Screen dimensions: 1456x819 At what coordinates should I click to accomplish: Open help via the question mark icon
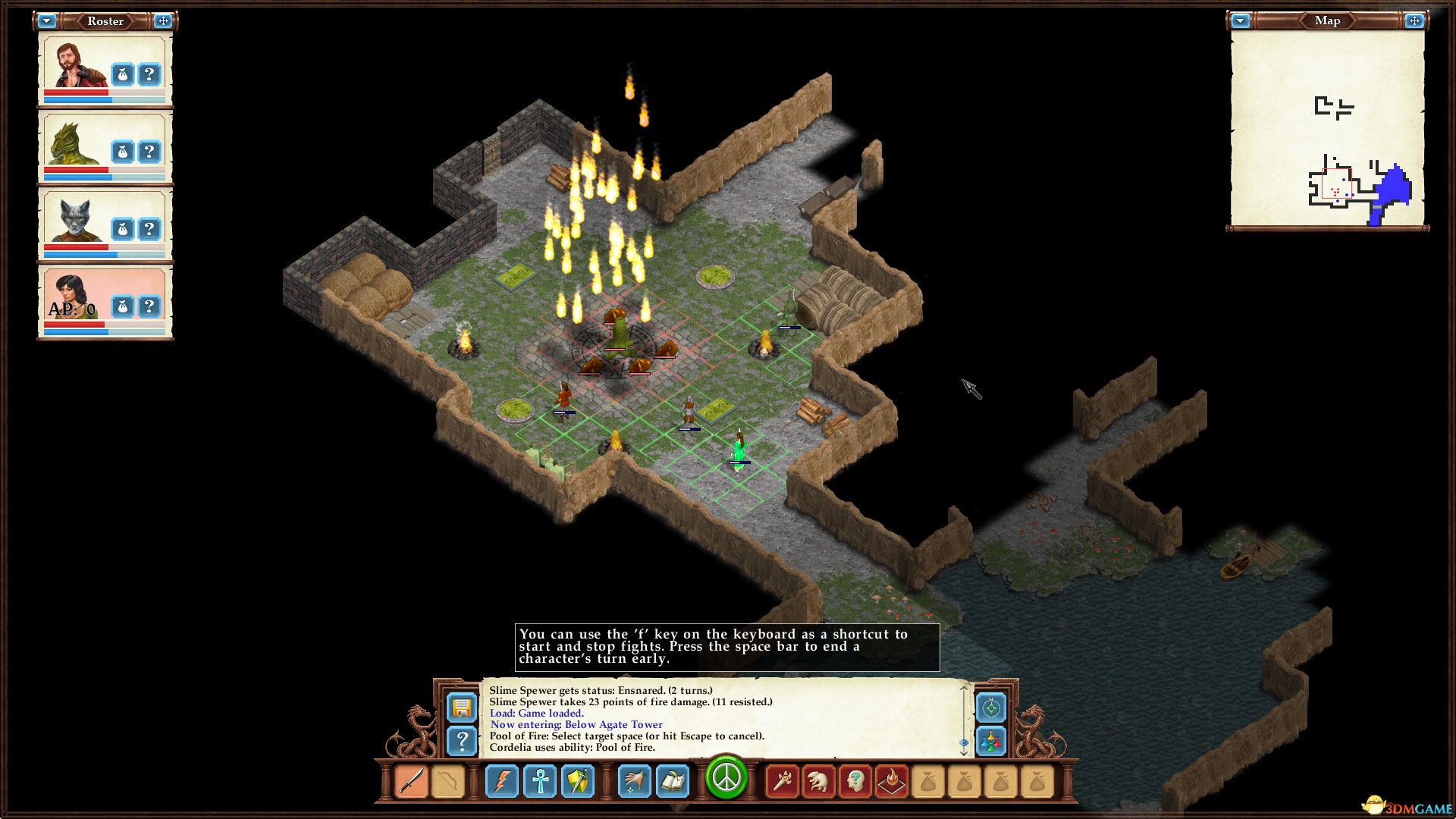click(462, 741)
